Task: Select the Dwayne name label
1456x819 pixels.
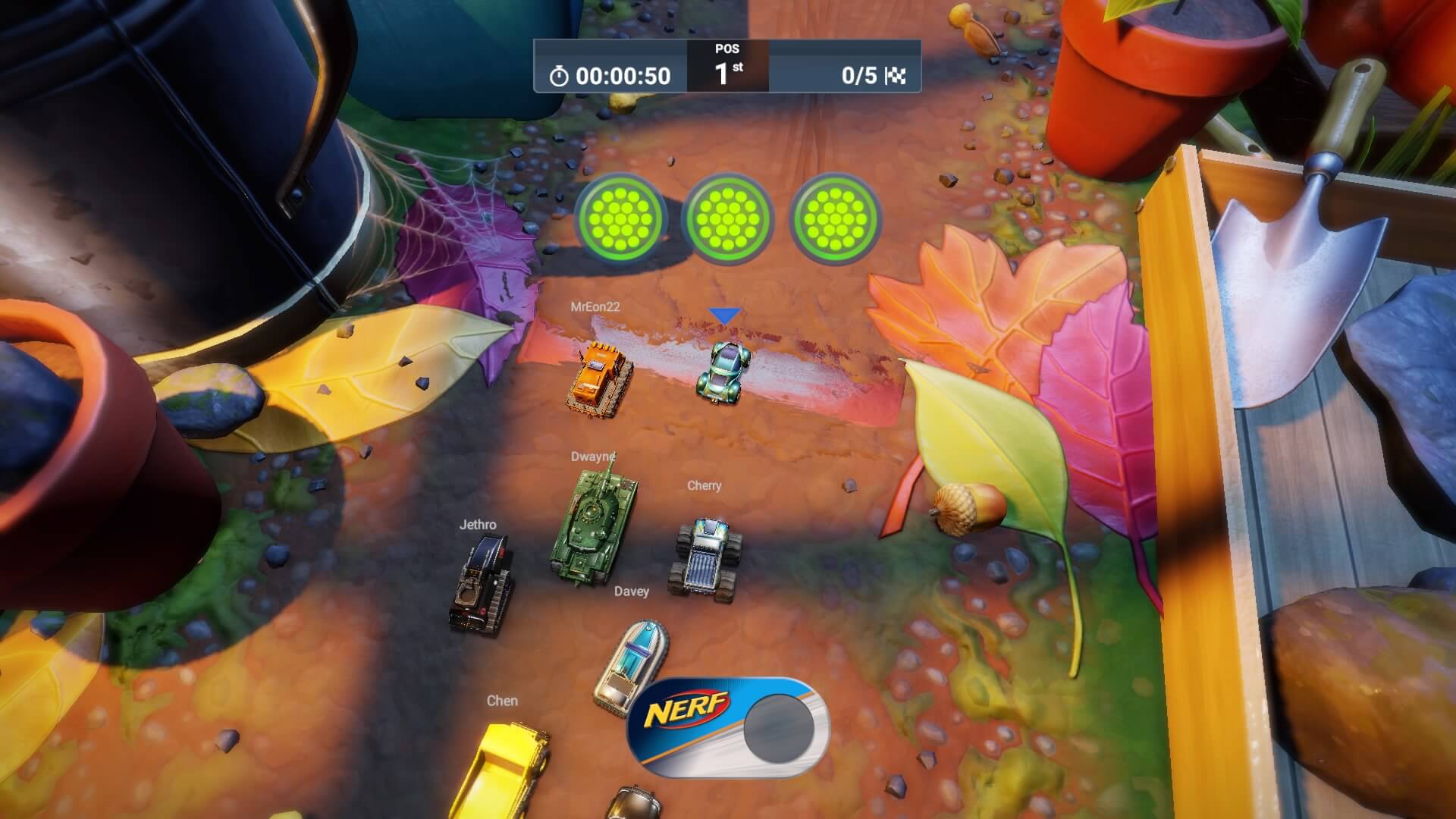Action: [x=595, y=456]
